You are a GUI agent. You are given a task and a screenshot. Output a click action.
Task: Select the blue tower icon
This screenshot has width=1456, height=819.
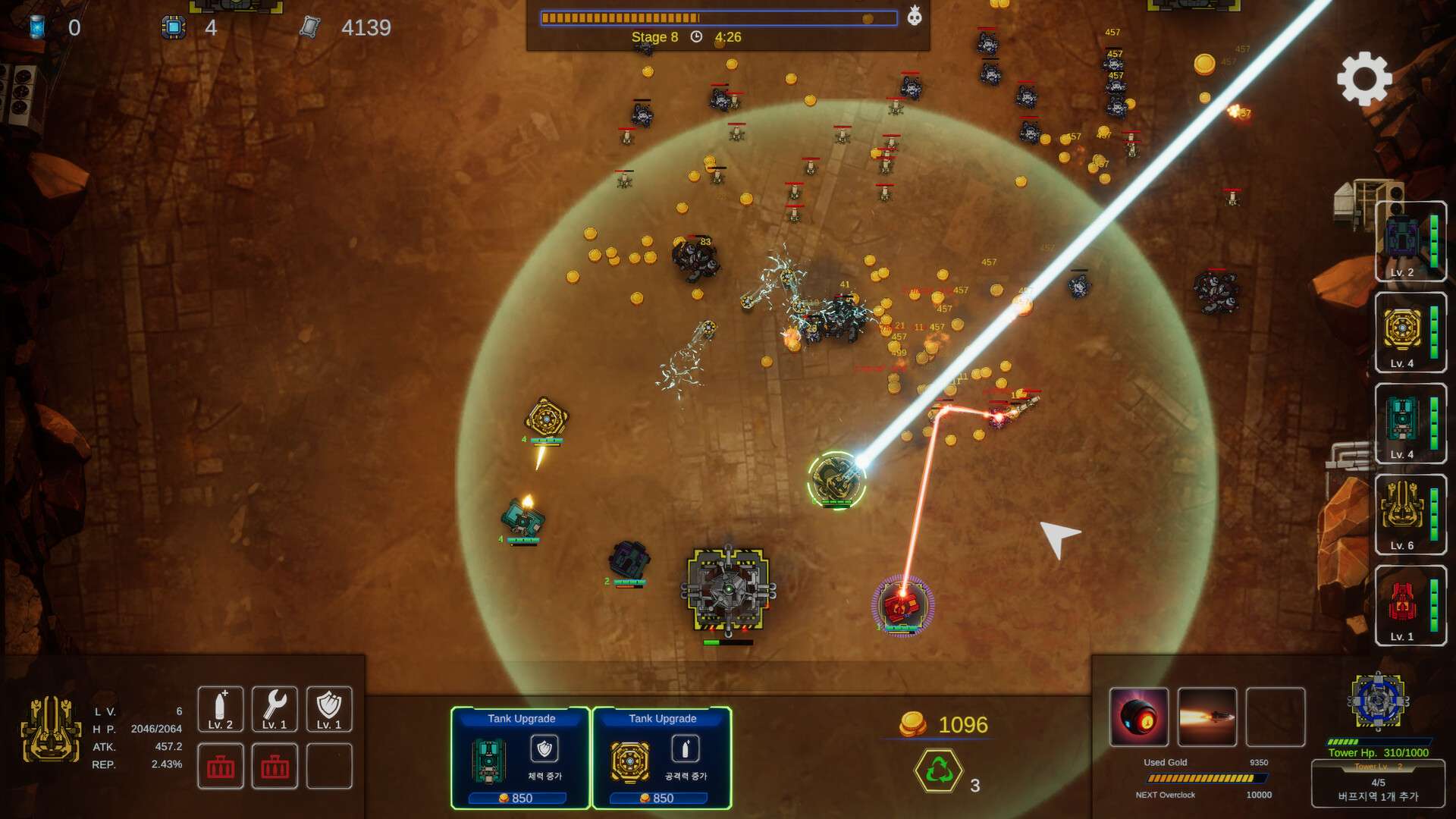coord(1378,701)
